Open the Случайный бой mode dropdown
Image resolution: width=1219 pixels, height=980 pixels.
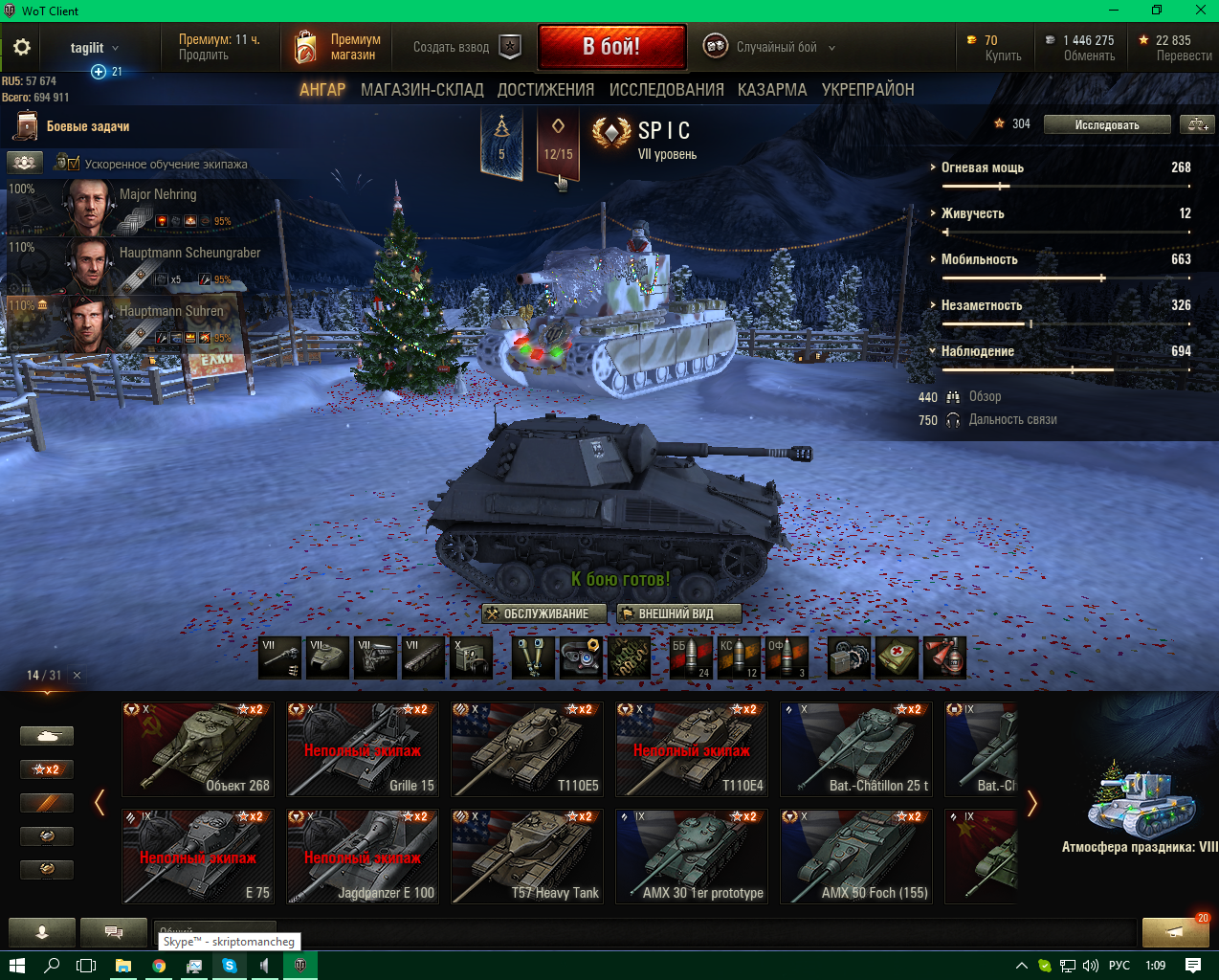[769, 47]
